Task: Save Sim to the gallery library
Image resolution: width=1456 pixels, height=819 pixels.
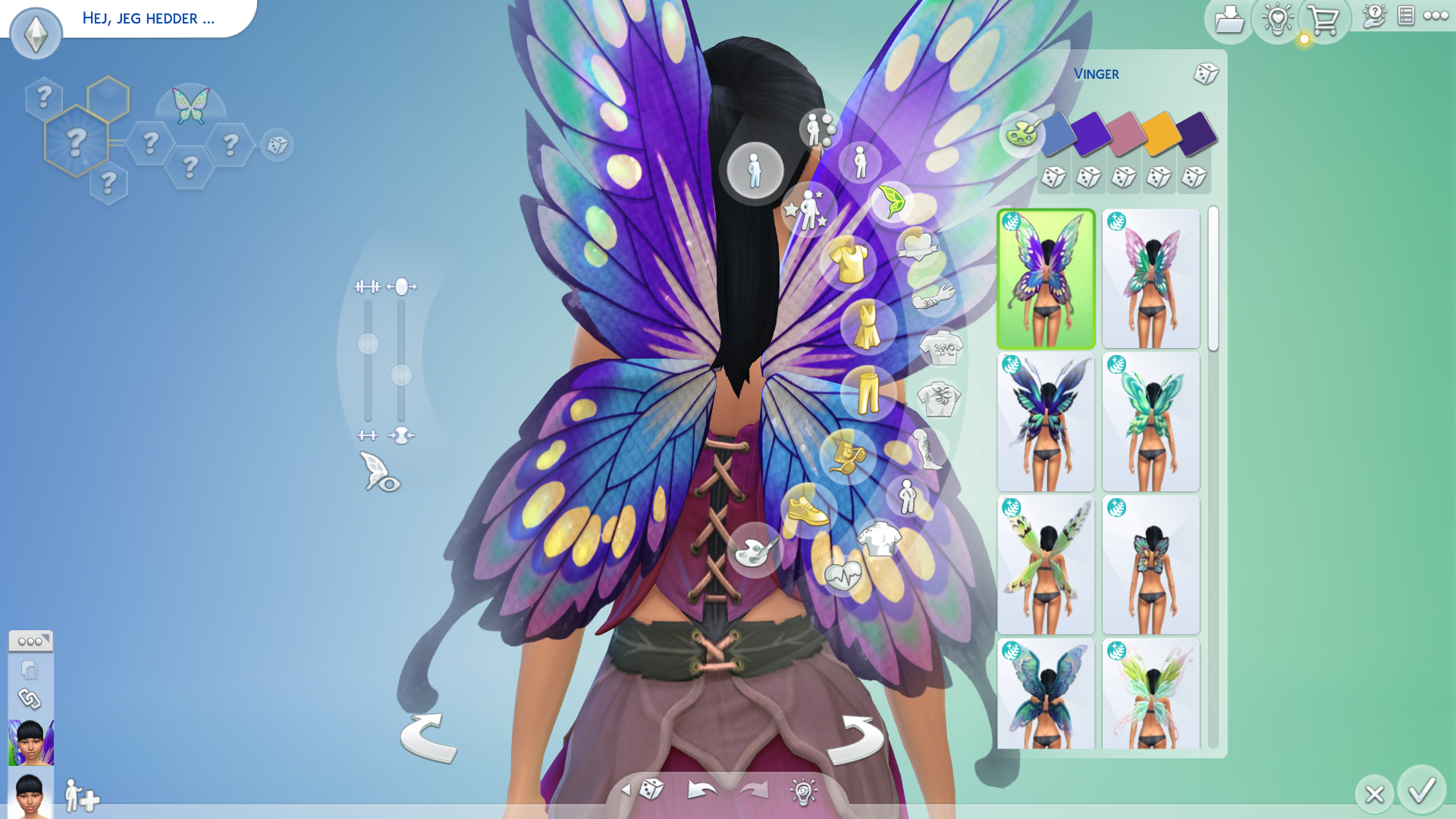Action: (x=1228, y=20)
